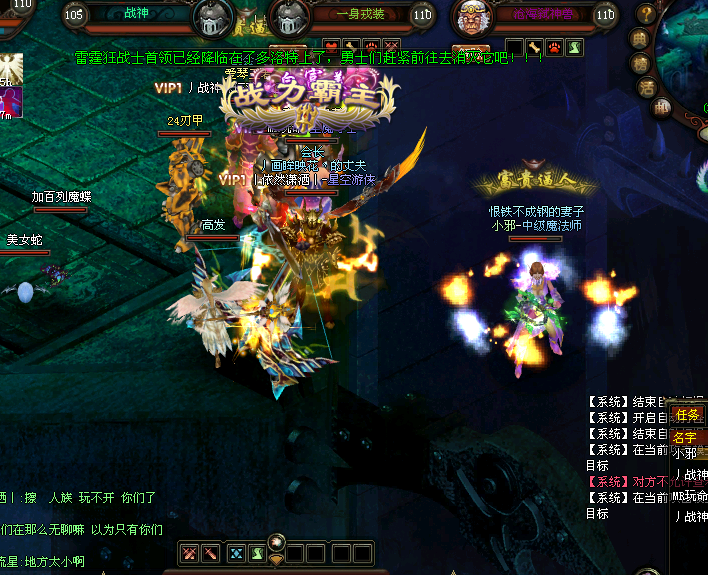Open the 任务 quest tab
This screenshot has height=575, width=708.
pos(687,415)
